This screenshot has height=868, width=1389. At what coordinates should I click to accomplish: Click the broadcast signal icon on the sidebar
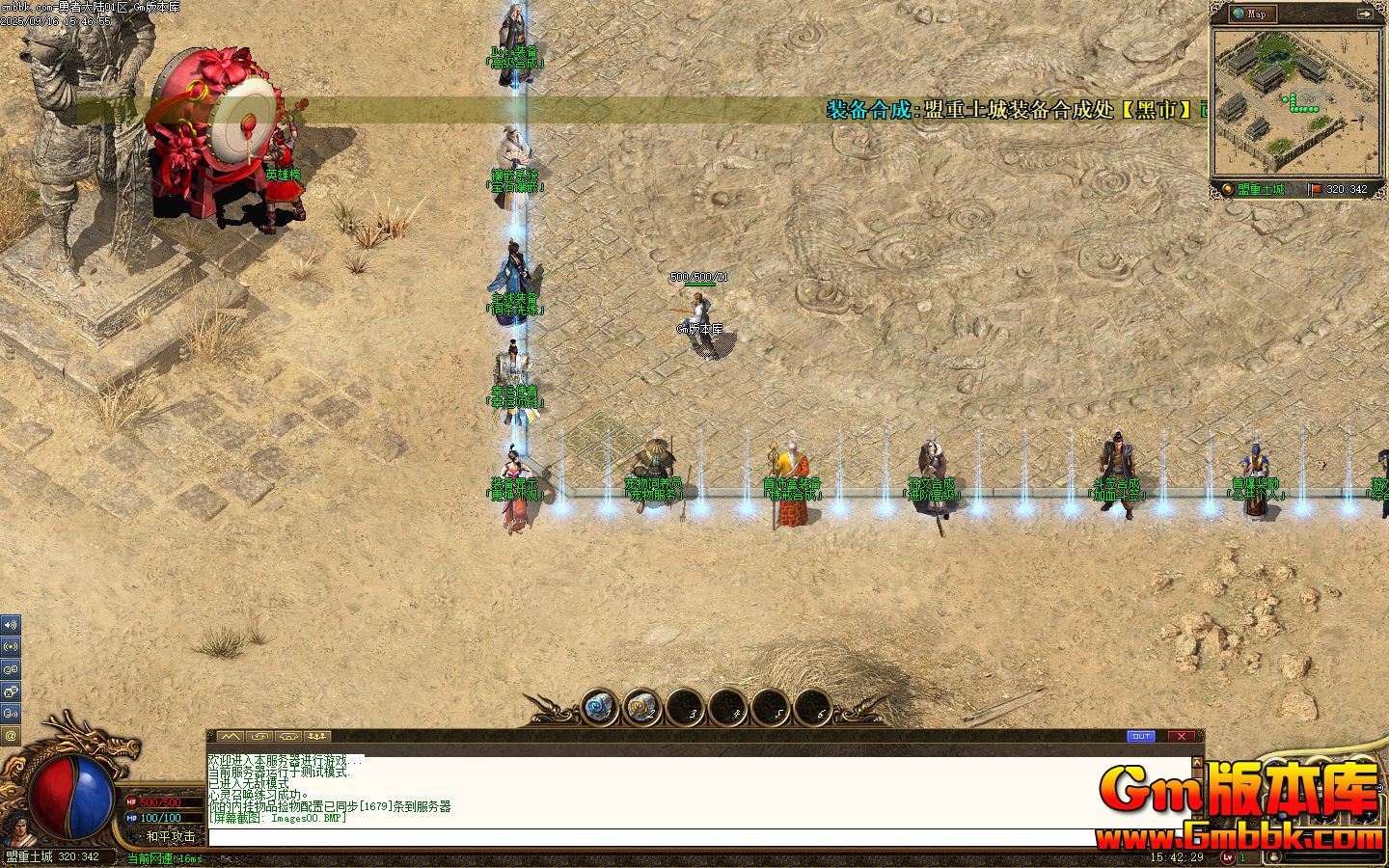click(x=11, y=646)
